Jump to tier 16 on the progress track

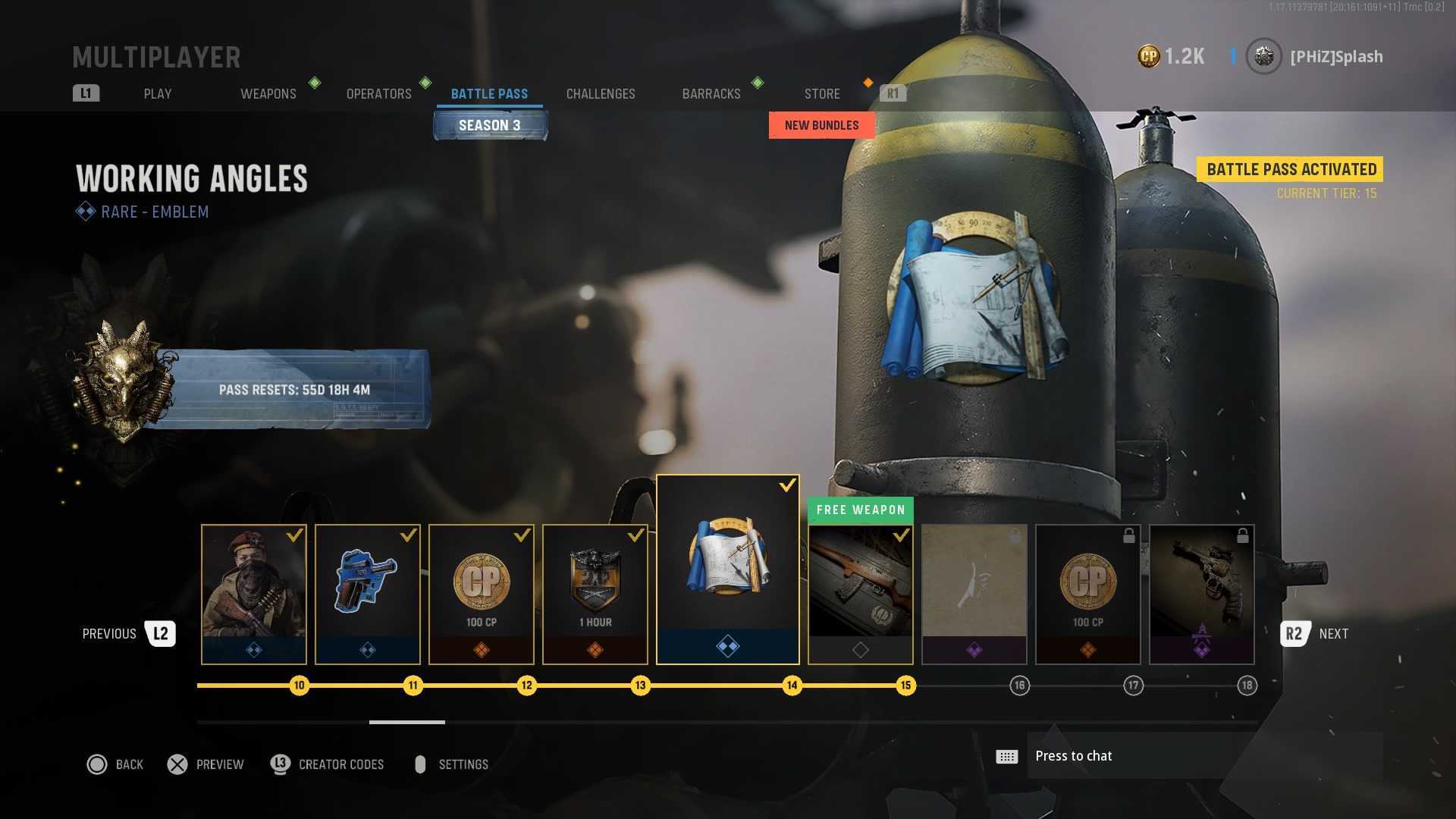pos(1019,686)
